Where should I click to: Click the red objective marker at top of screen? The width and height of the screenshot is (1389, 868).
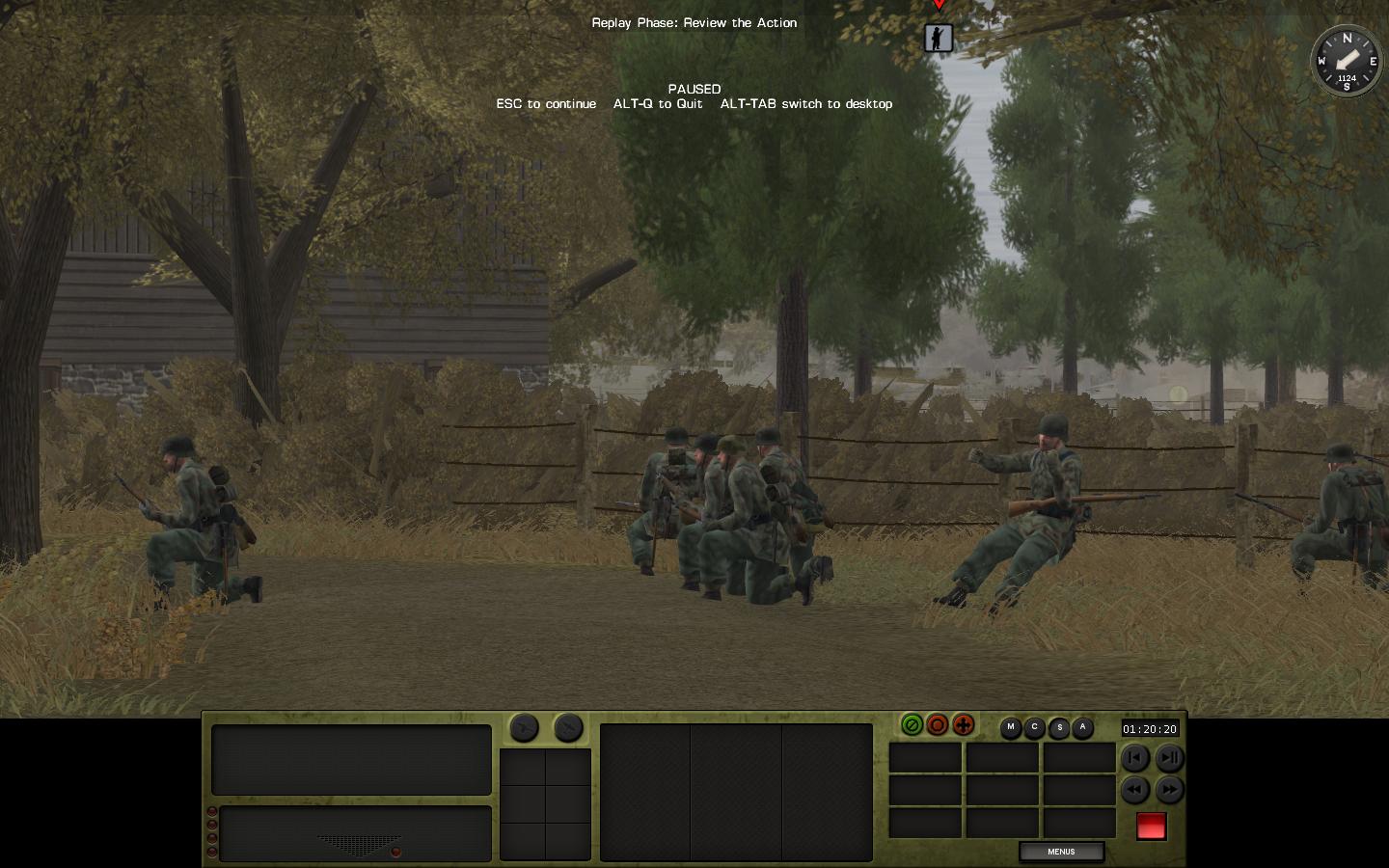(x=939, y=6)
